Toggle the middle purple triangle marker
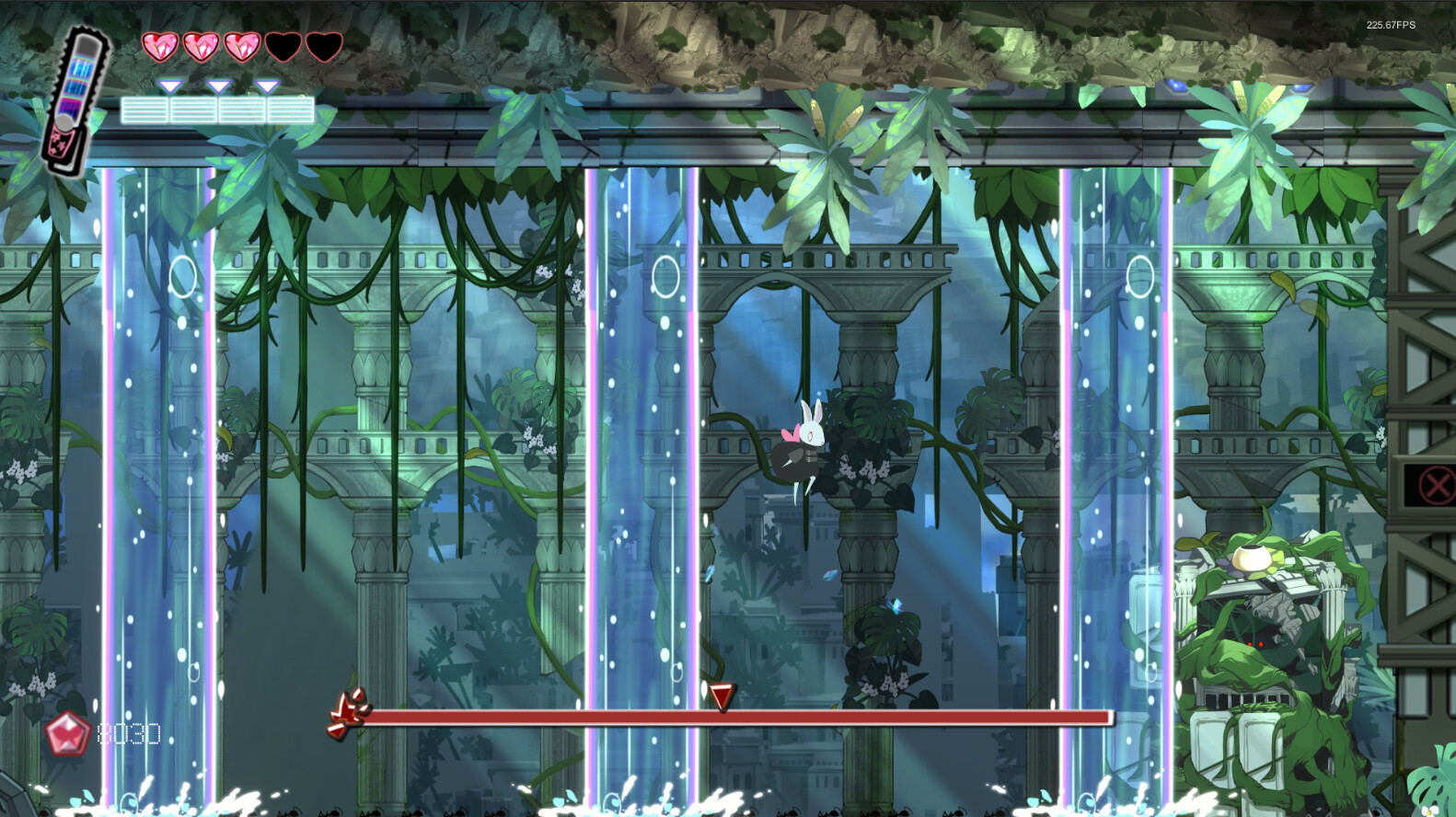This screenshot has width=1456, height=817. 218,86
